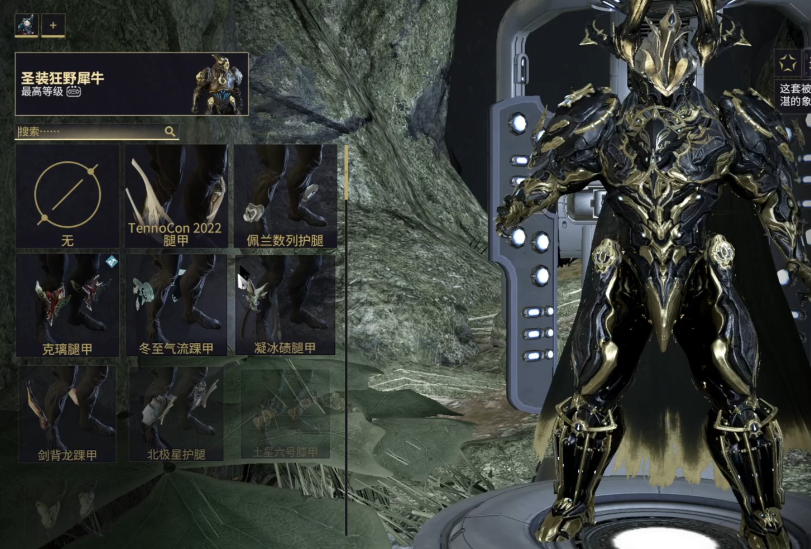Viewport: 811px width, 549px height.
Task: Select the 无 (none) leg armor option
Action: 67,196
